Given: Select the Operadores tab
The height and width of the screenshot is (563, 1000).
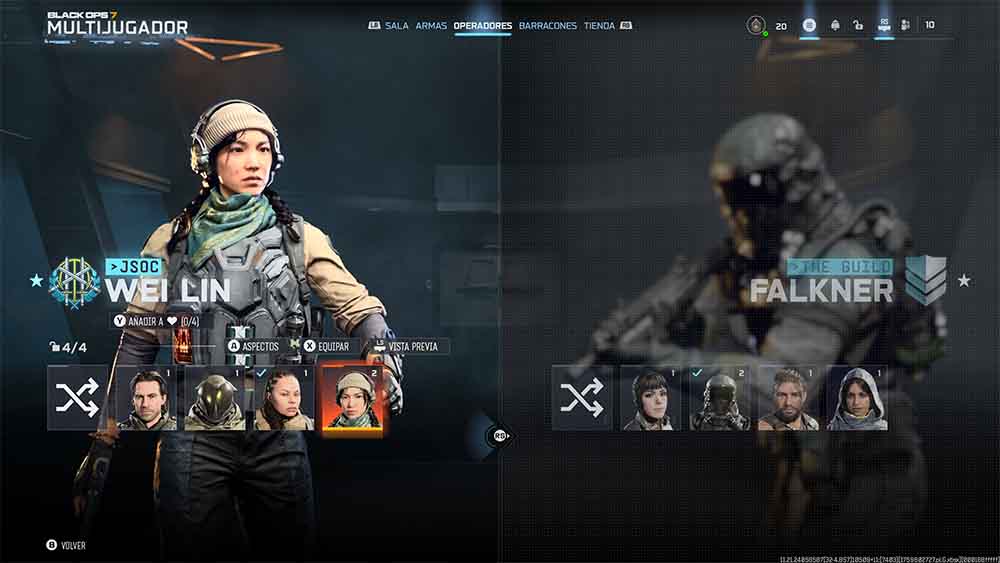Looking at the screenshot, I should (482, 25).
